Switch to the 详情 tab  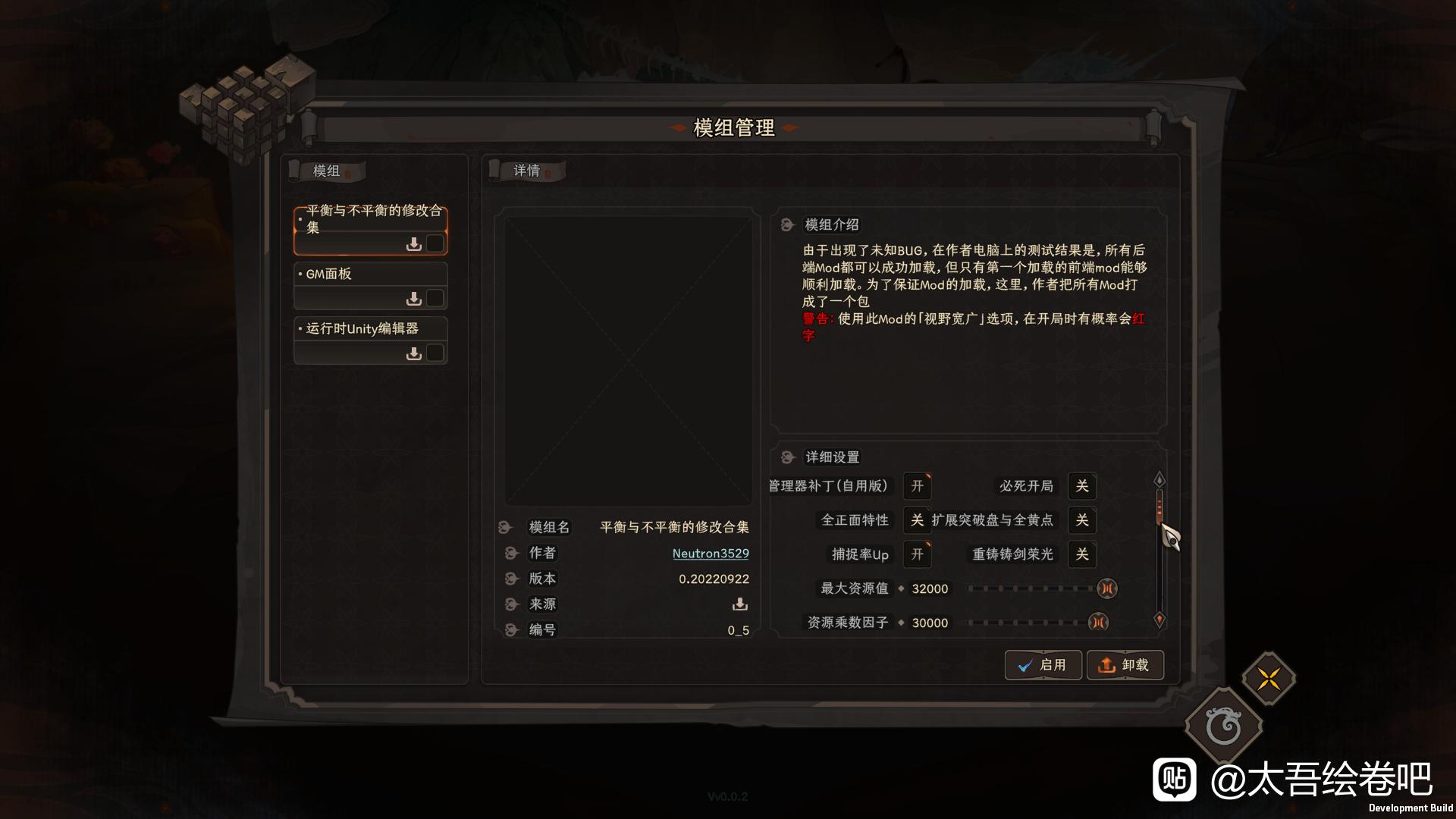point(527,171)
